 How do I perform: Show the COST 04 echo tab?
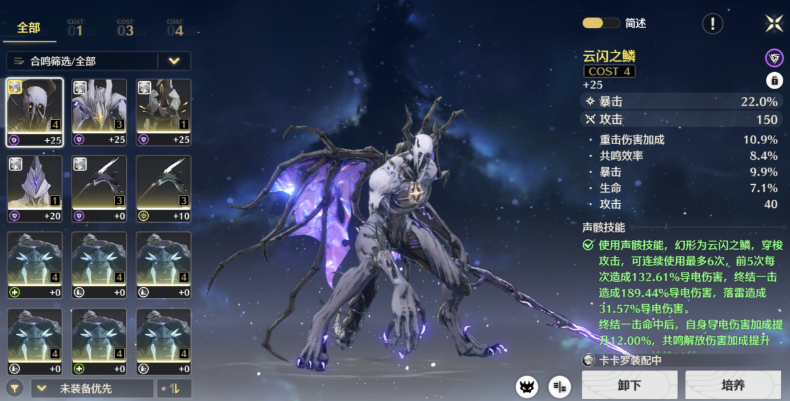(175, 28)
